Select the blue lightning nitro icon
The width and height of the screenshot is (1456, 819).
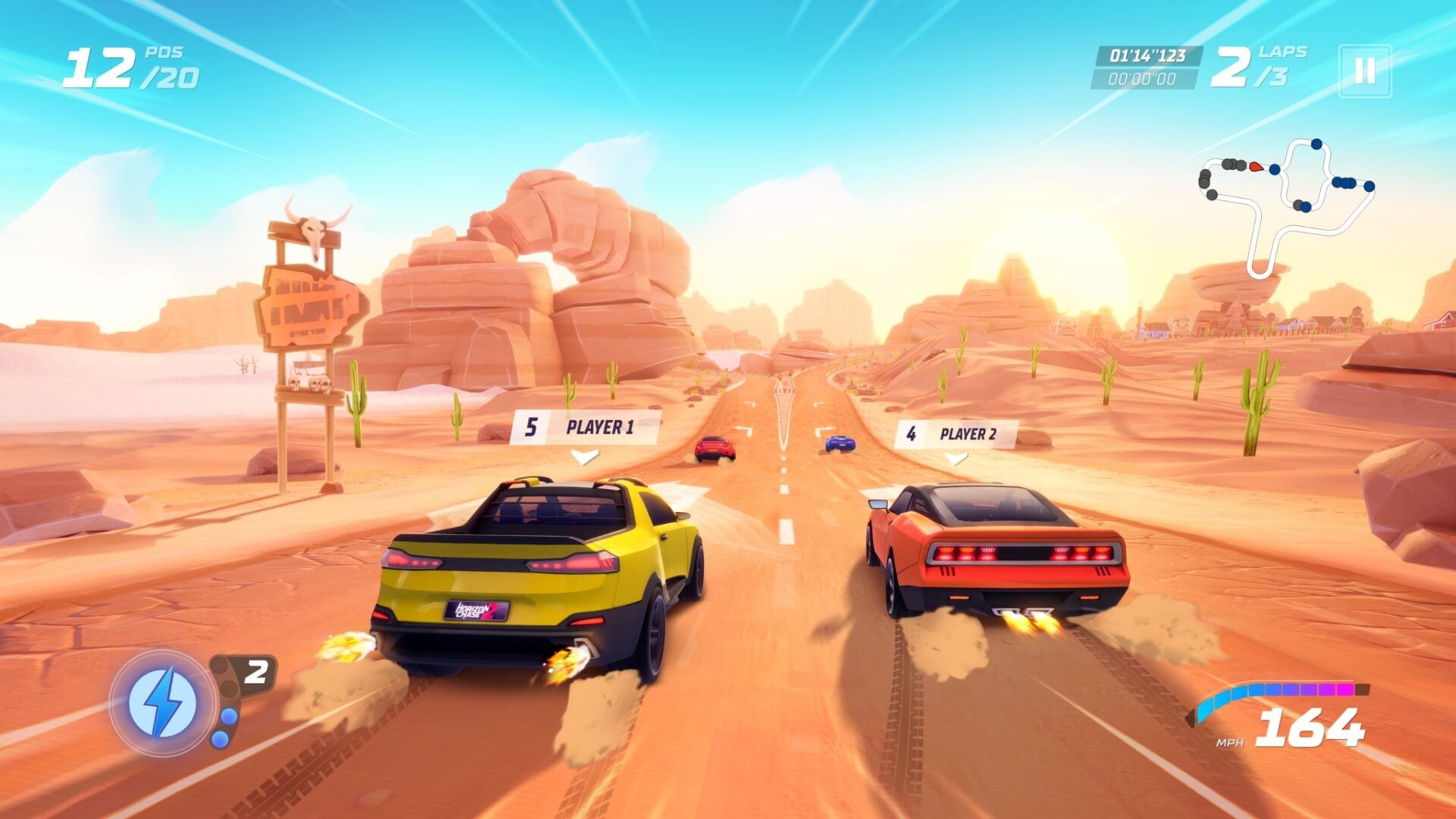(x=161, y=703)
